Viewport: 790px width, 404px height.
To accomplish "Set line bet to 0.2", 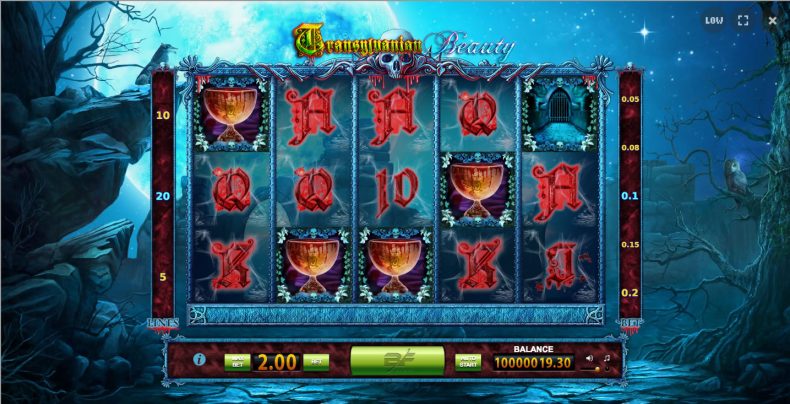I will (x=629, y=292).
